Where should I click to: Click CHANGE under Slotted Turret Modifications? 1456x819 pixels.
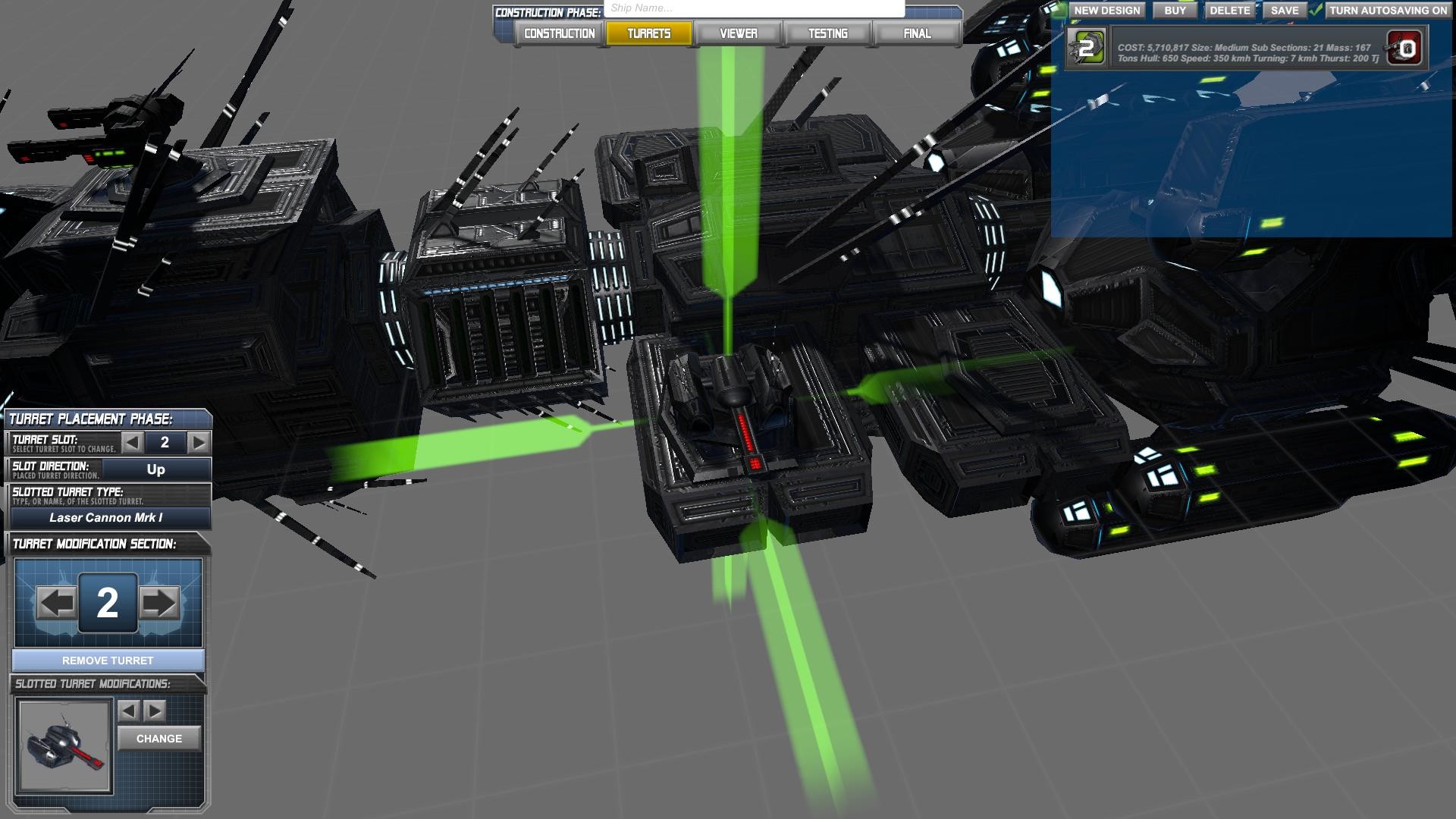[158, 738]
